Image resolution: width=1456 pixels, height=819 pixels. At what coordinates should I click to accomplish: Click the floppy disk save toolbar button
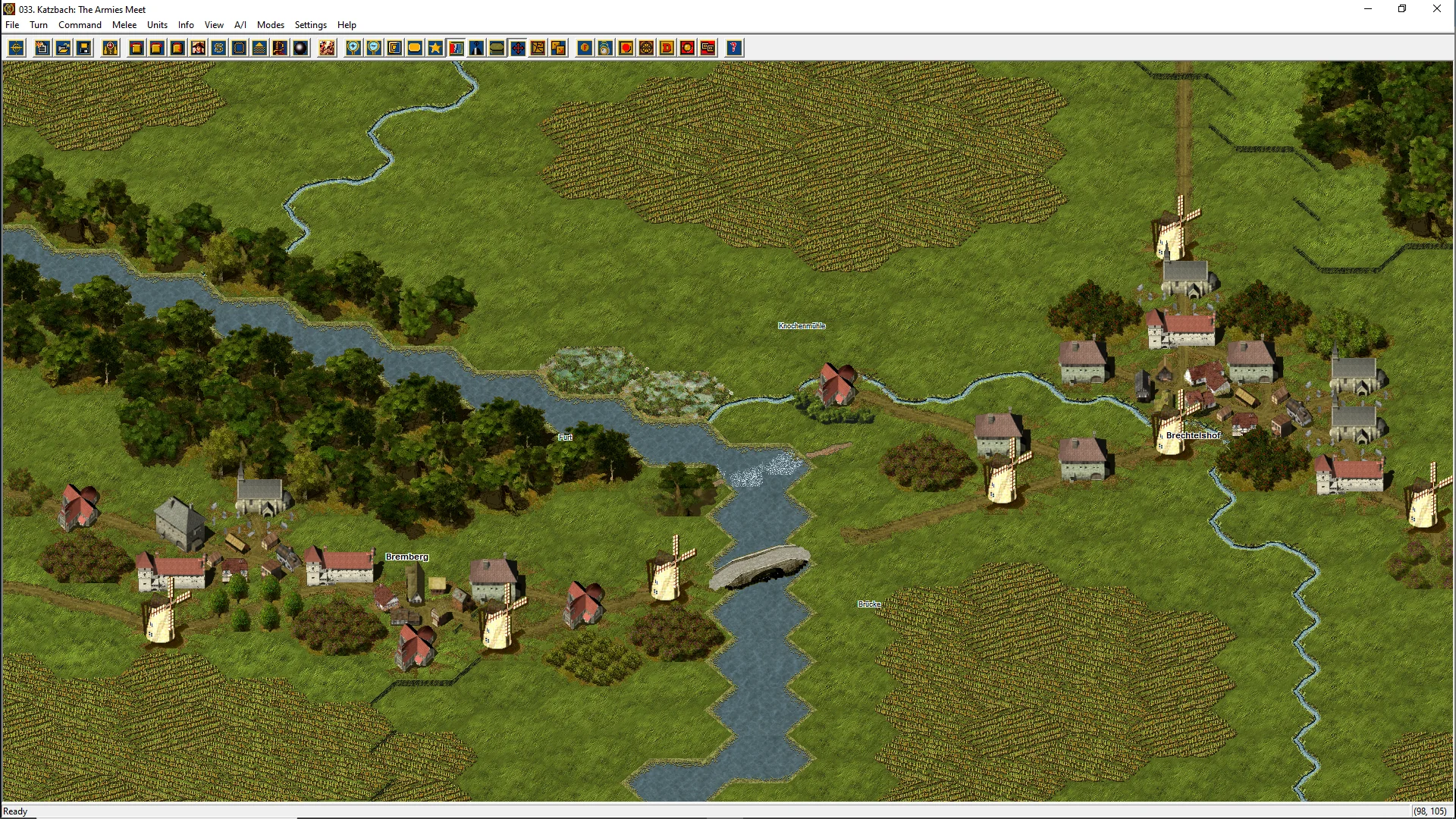(x=84, y=49)
